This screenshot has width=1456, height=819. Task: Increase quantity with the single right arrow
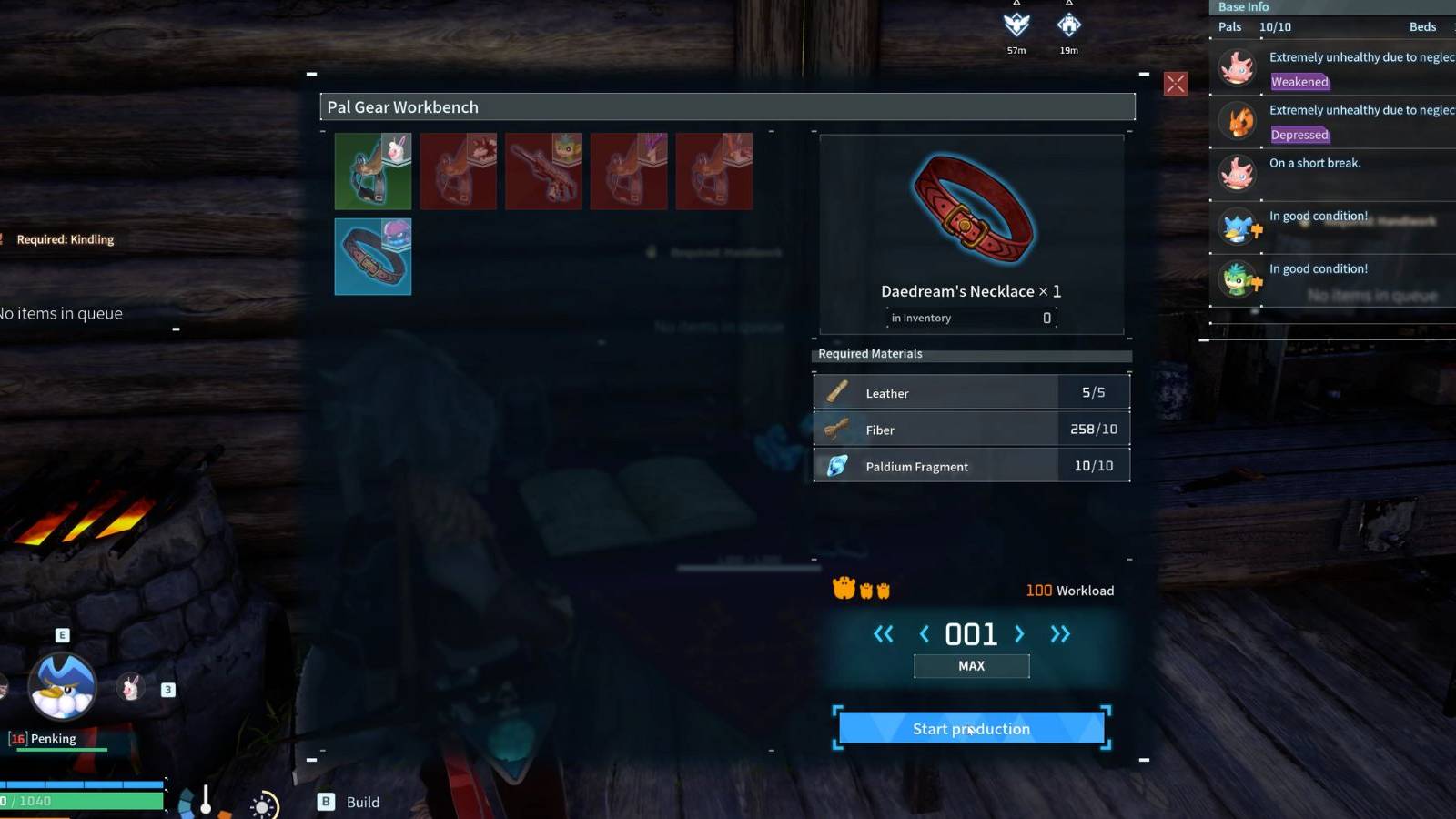pos(1018,634)
